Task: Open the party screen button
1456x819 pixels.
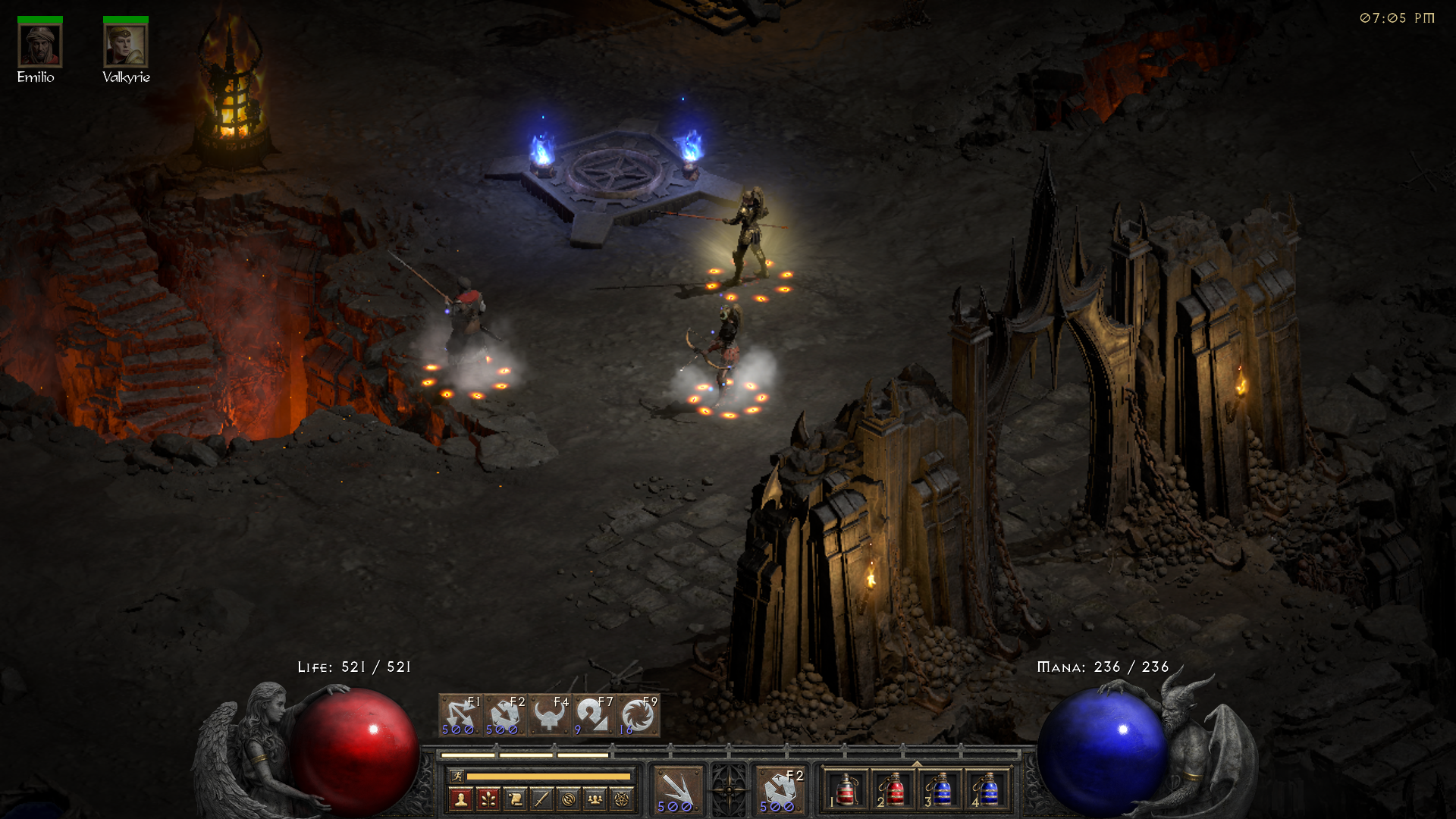Action: [x=595, y=799]
